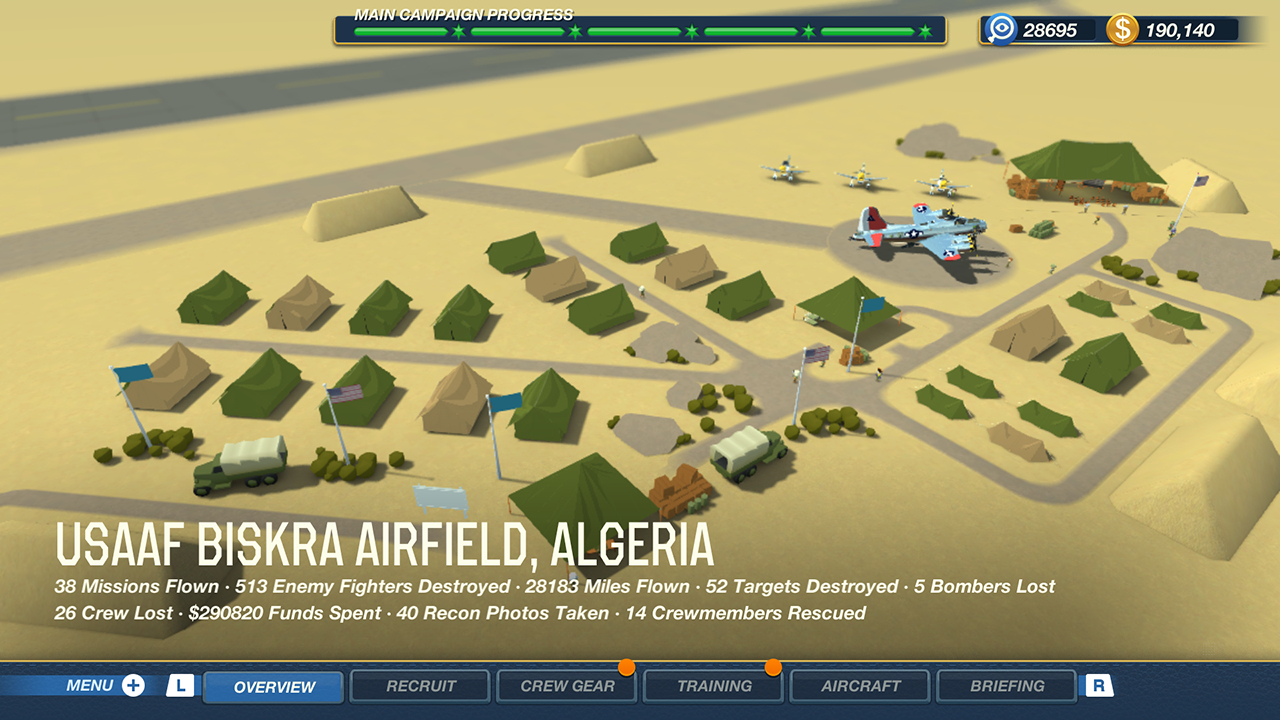Go to the AIRCRAFT tab

860,685
